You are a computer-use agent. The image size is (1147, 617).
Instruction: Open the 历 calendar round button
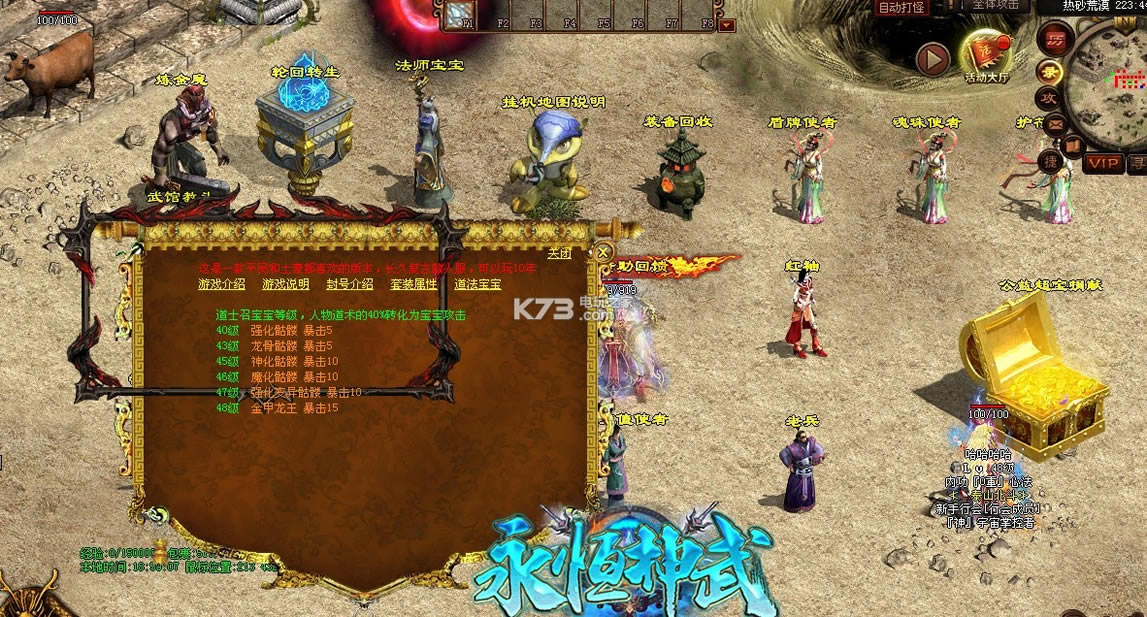point(1055,40)
